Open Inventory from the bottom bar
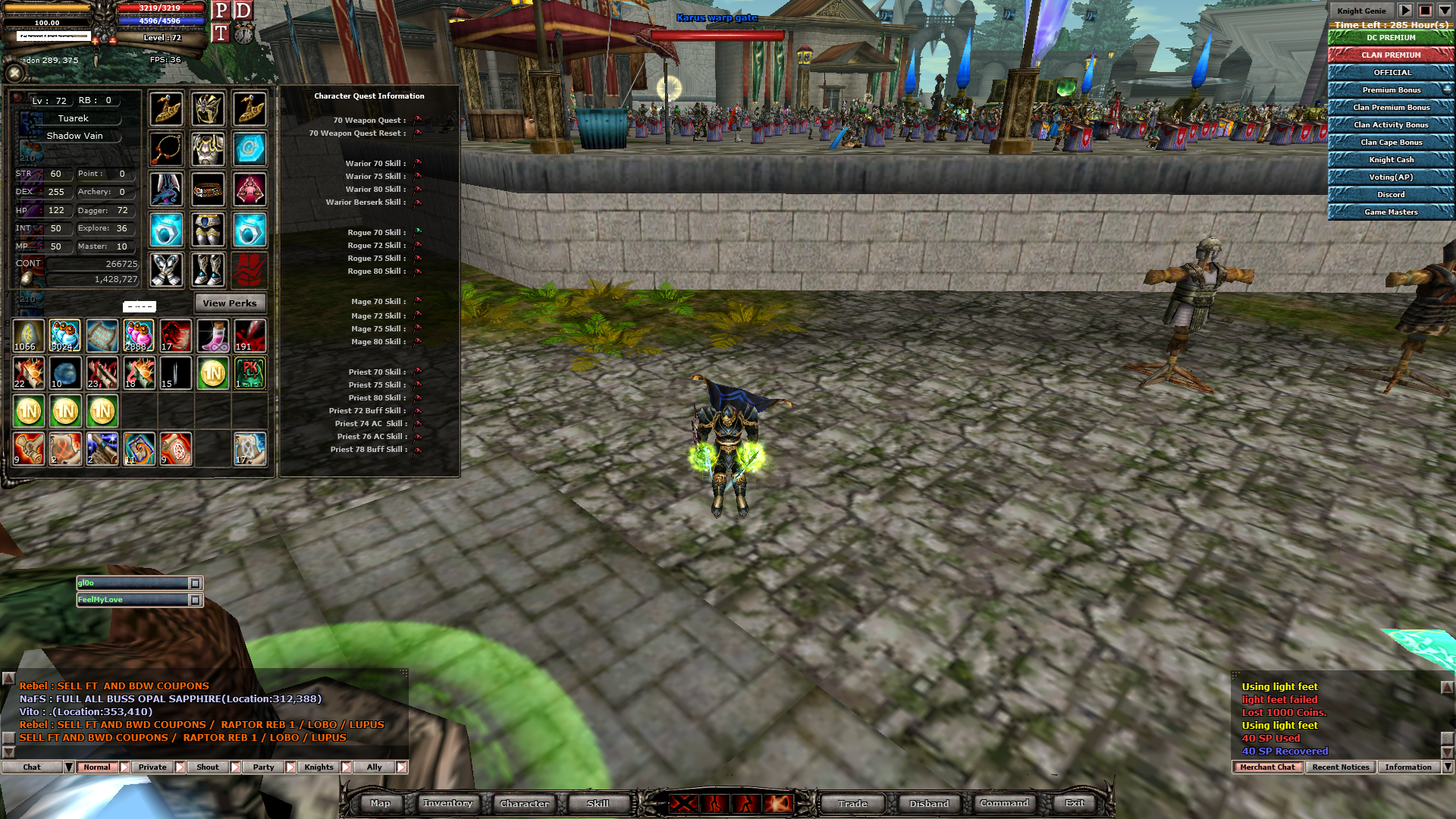The height and width of the screenshot is (819, 1456). [447, 803]
